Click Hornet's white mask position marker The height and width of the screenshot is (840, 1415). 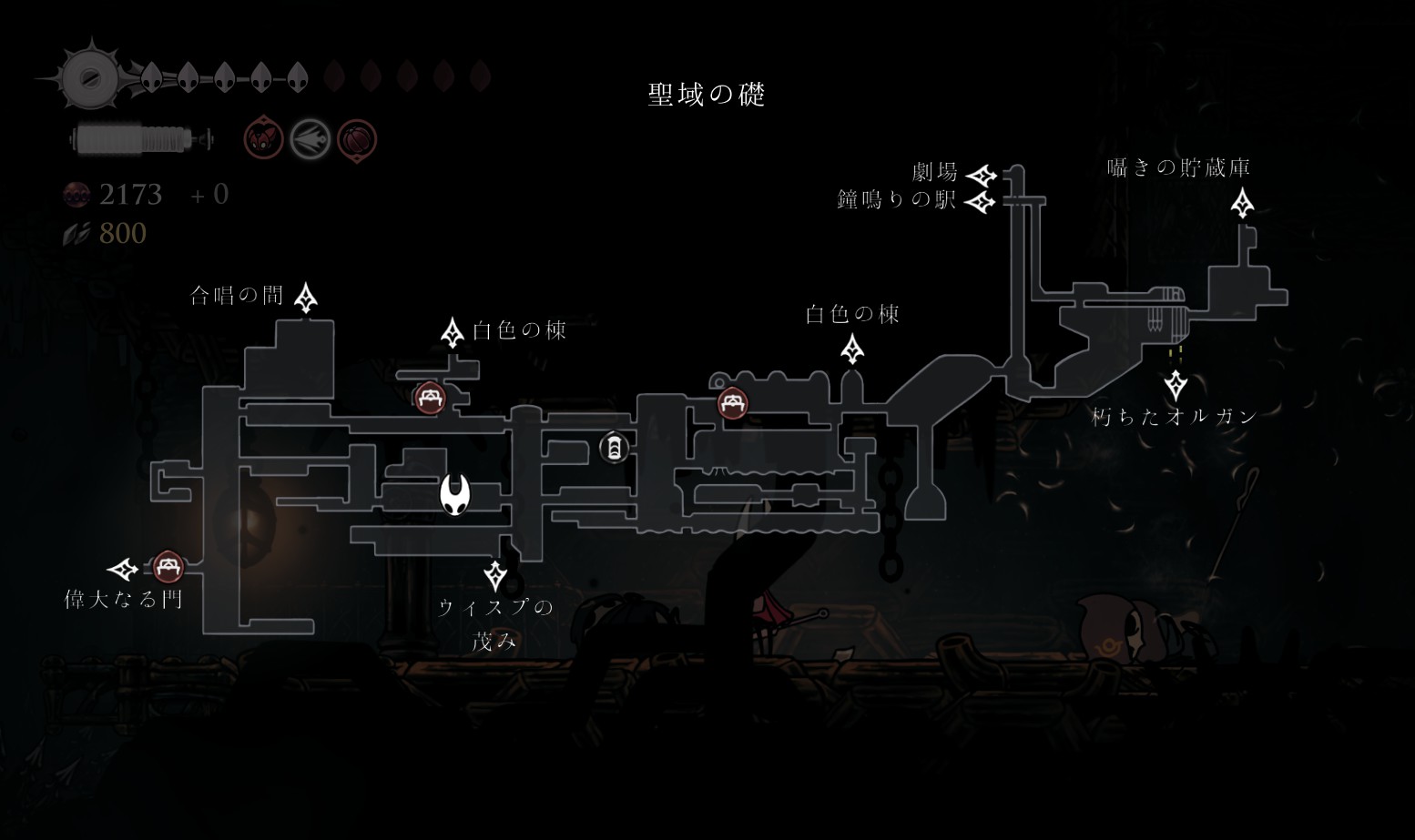pyautogui.click(x=455, y=494)
